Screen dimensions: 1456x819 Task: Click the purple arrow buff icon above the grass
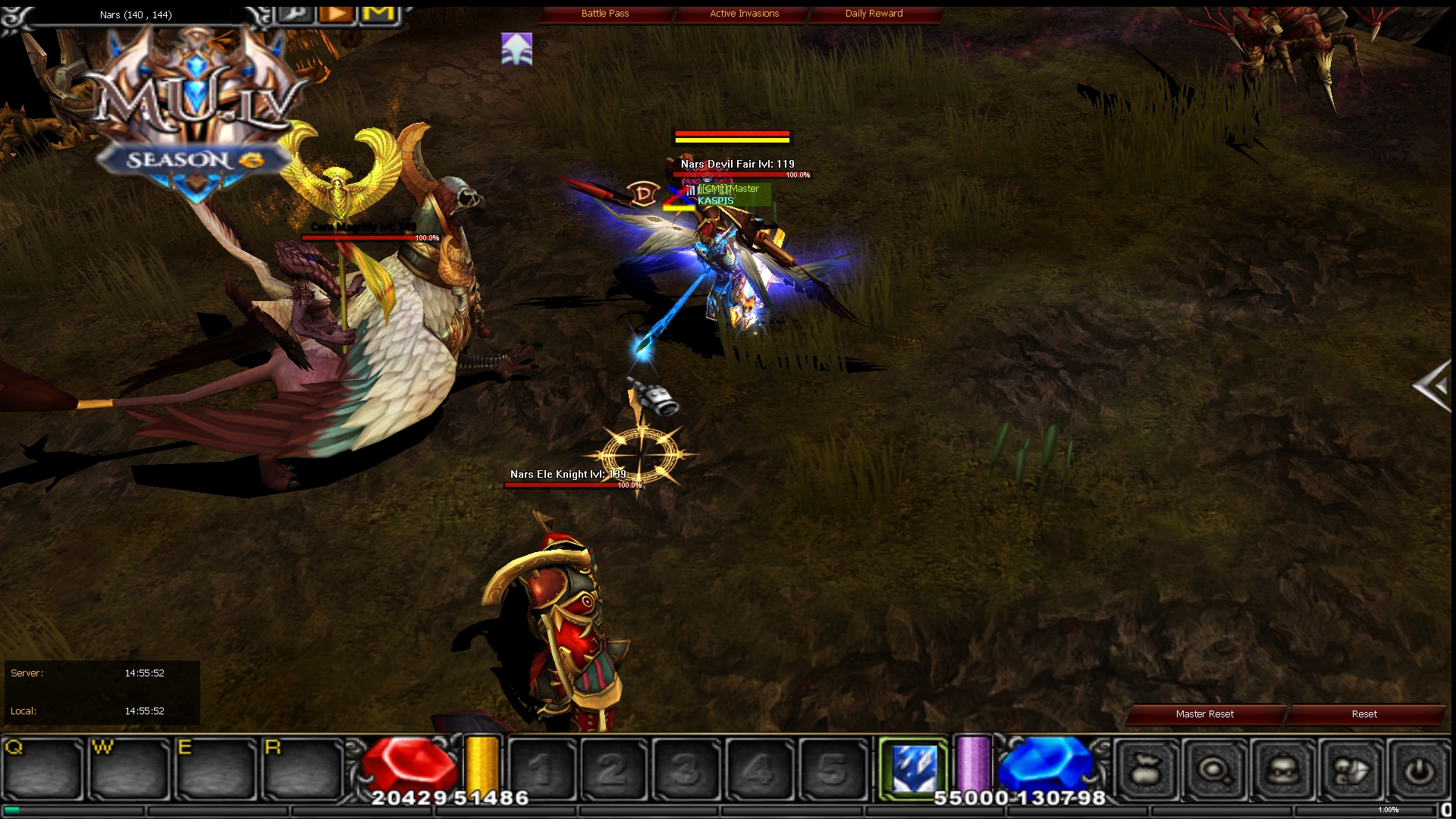pyautogui.click(x=515, y=49)
